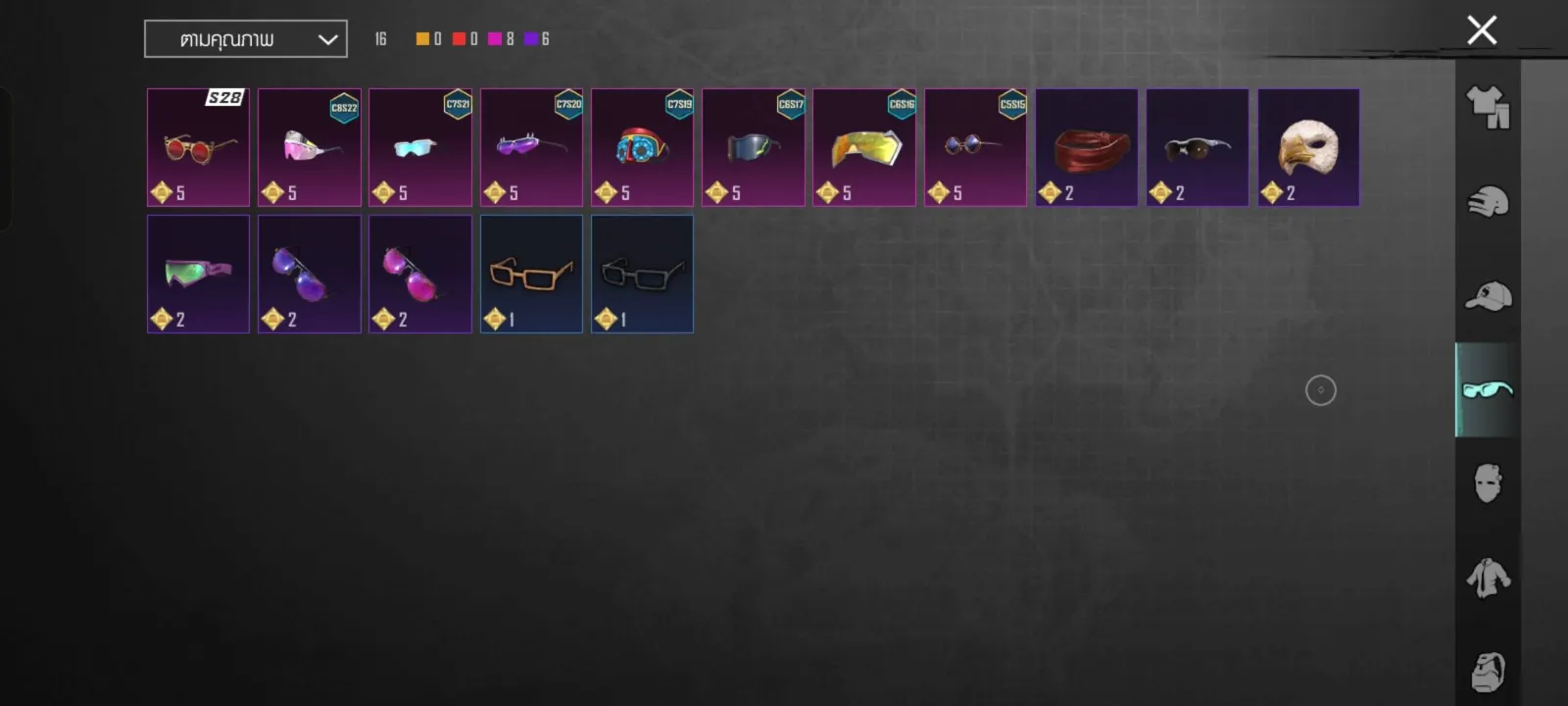Choose the orange-framed glasses
Screen dimensions: 1568x706
tap(531, 275)
